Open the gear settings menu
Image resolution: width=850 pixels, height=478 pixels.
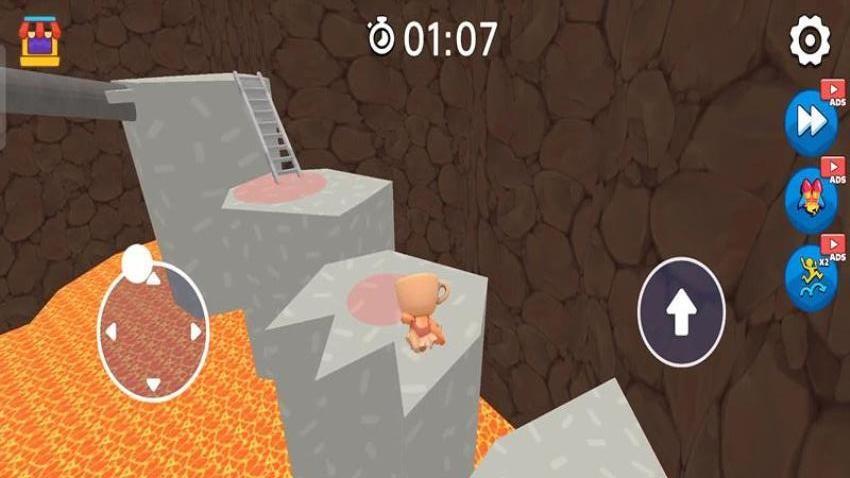coord(810,41)
